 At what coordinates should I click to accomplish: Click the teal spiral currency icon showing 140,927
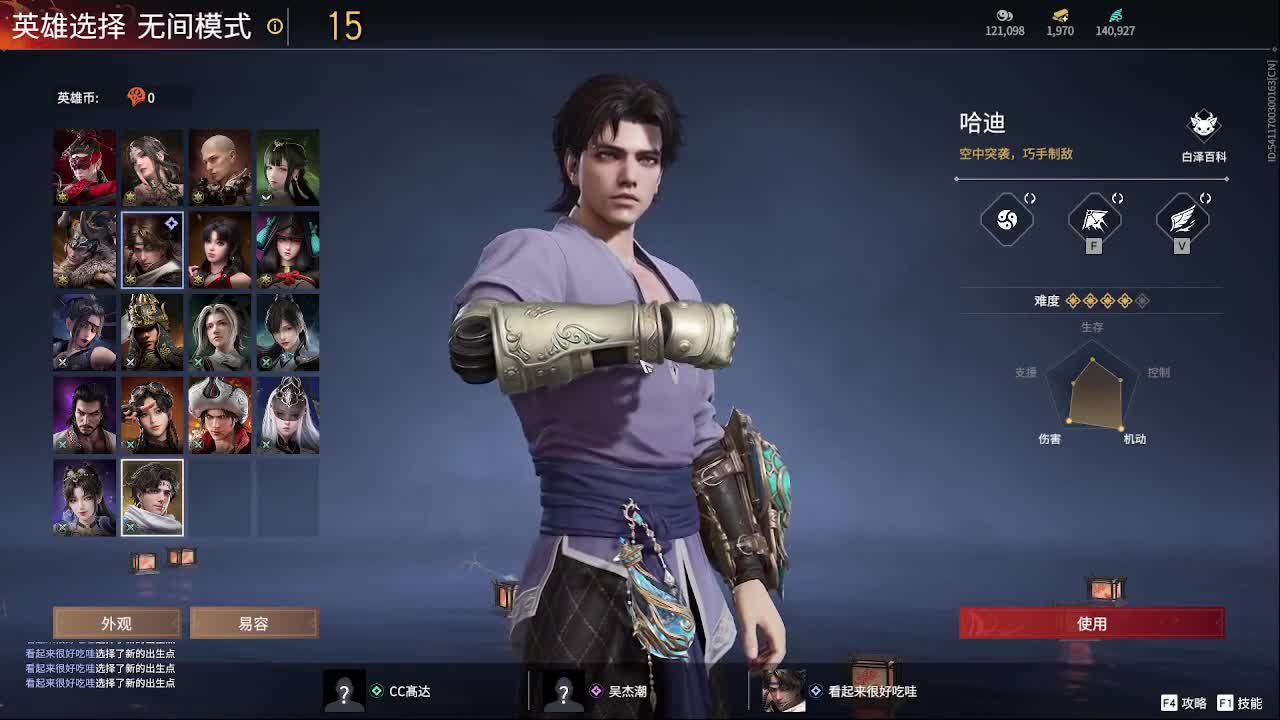click(x=1116, y=17)
